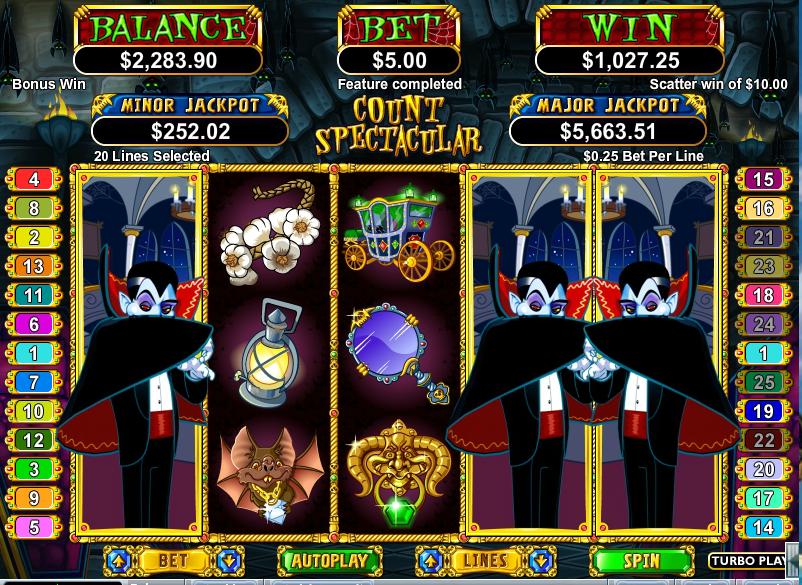The width and height of the screenshot is (802, 585).
Task: Lower the number of lines with the down arrow
Action: click(541, 560)
